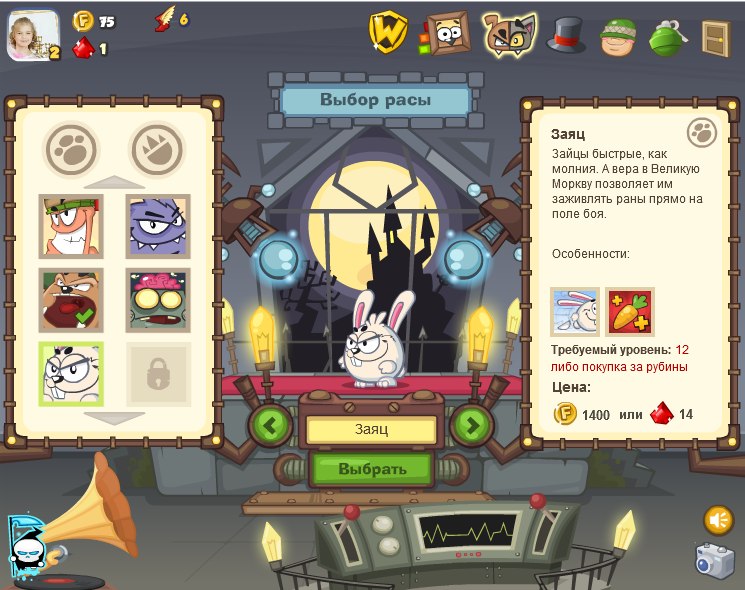Open the framed portrait menu icon

pyautogui.click(x=446, y=34)
